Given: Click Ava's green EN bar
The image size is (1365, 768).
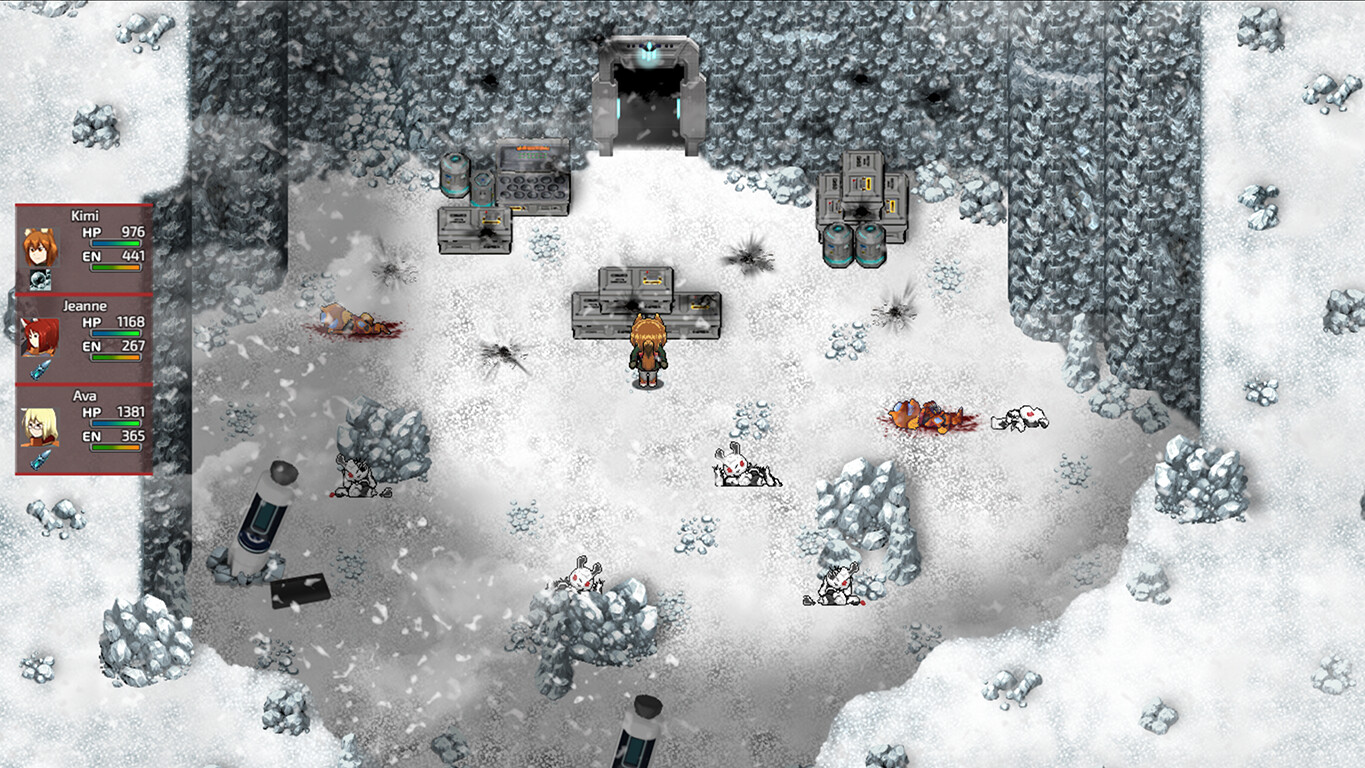Looking at the screenshot, I should click(x=115, y=446).
